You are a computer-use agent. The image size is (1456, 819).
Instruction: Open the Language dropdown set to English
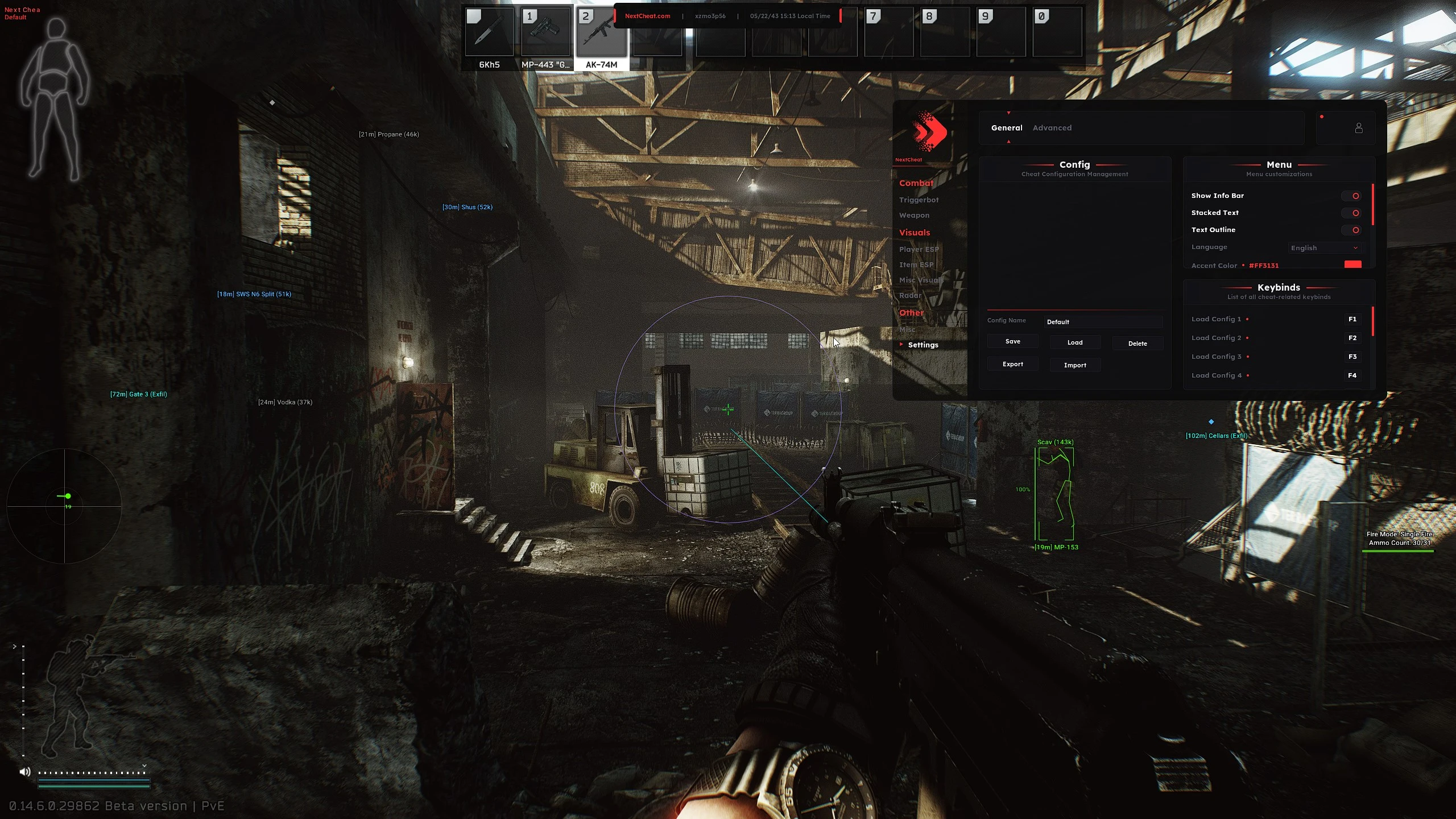pyautogui.click(x=1324, y=247)
